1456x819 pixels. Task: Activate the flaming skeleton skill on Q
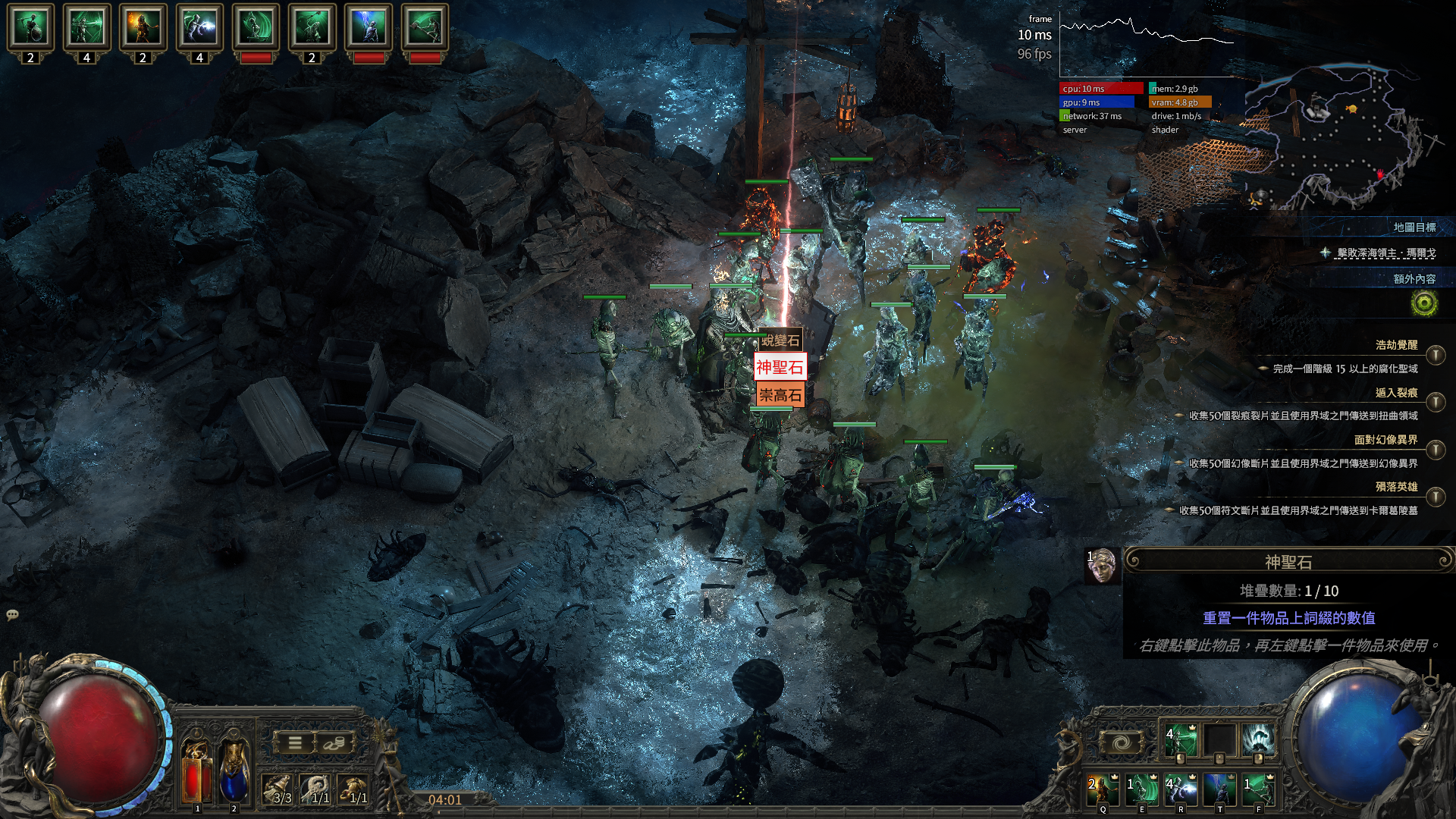pos(1103,789)
